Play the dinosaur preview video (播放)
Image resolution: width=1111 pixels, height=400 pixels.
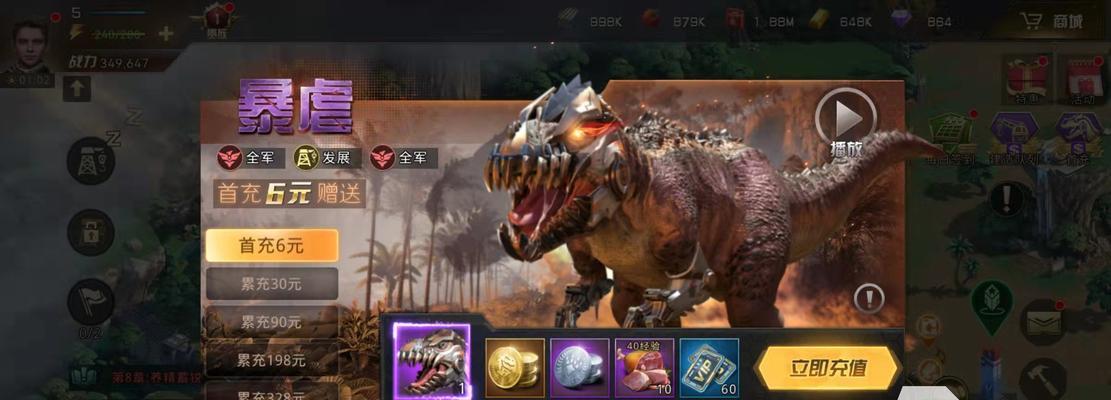(x=846, y=119)
